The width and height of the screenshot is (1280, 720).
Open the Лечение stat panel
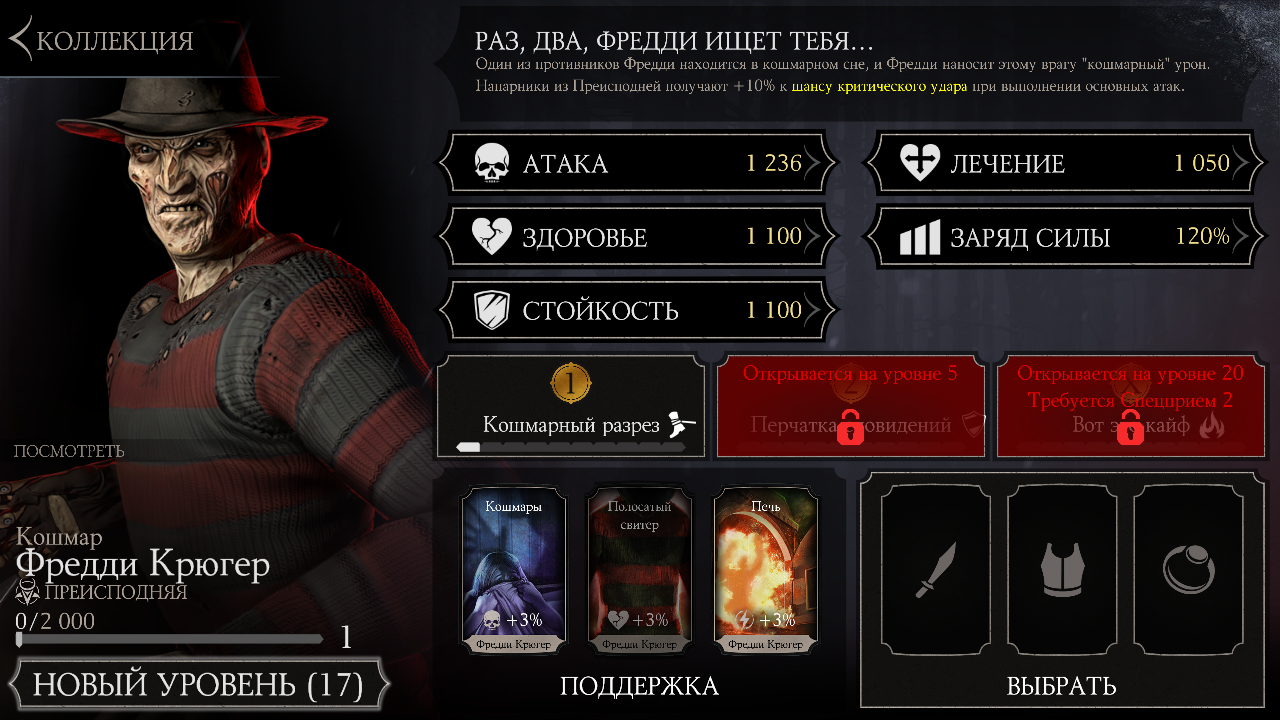click(x=1064, y=164)
